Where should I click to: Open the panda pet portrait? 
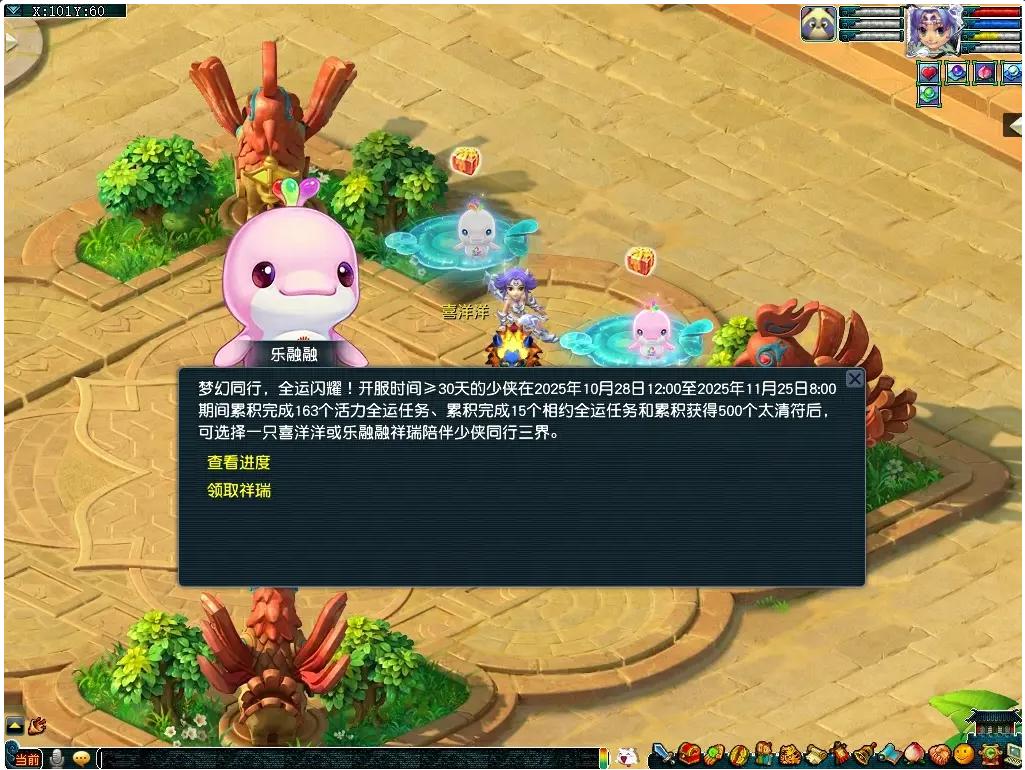[x=818, y=24]
